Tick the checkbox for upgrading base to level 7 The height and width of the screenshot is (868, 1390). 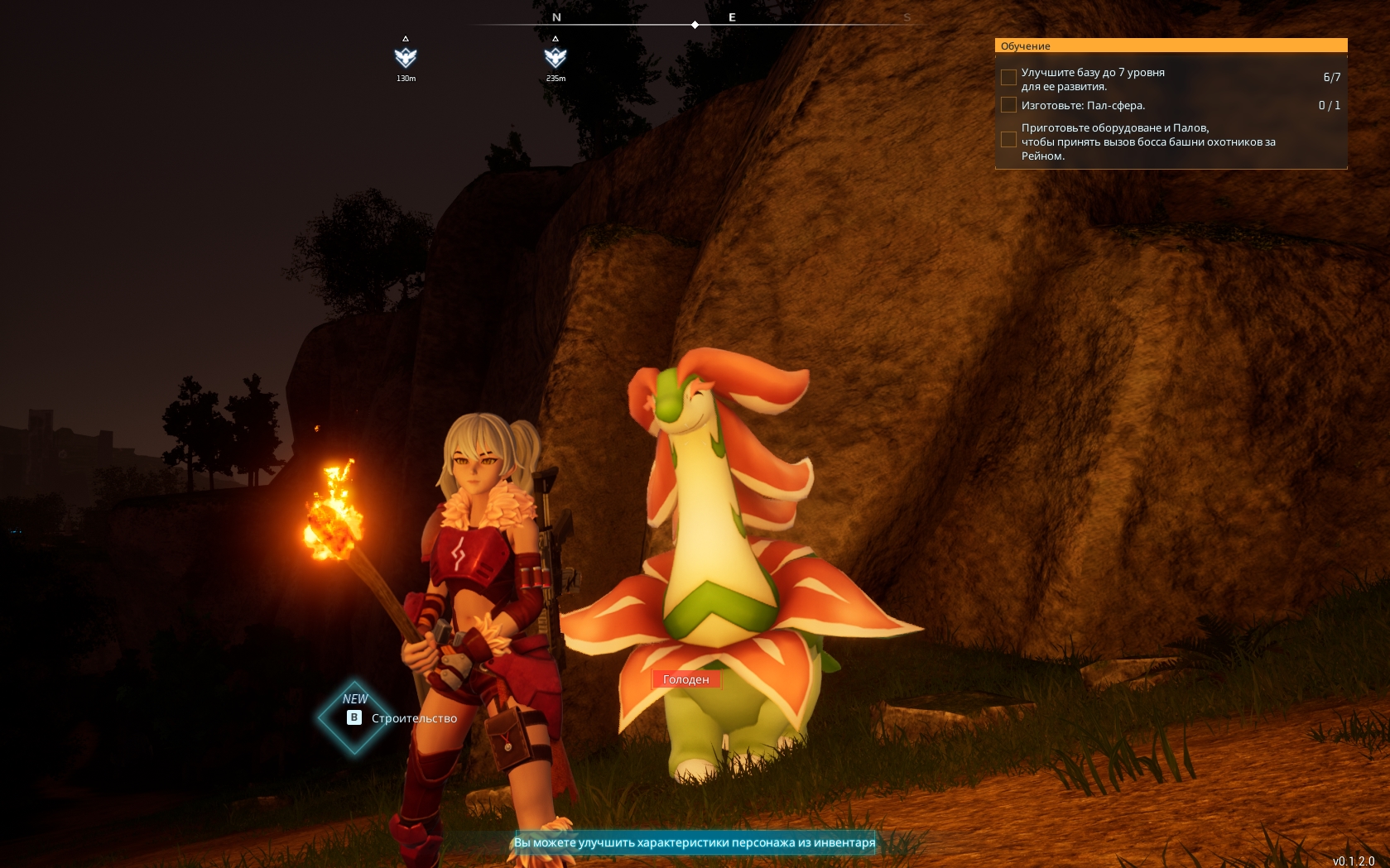[x=1008, y=78]
